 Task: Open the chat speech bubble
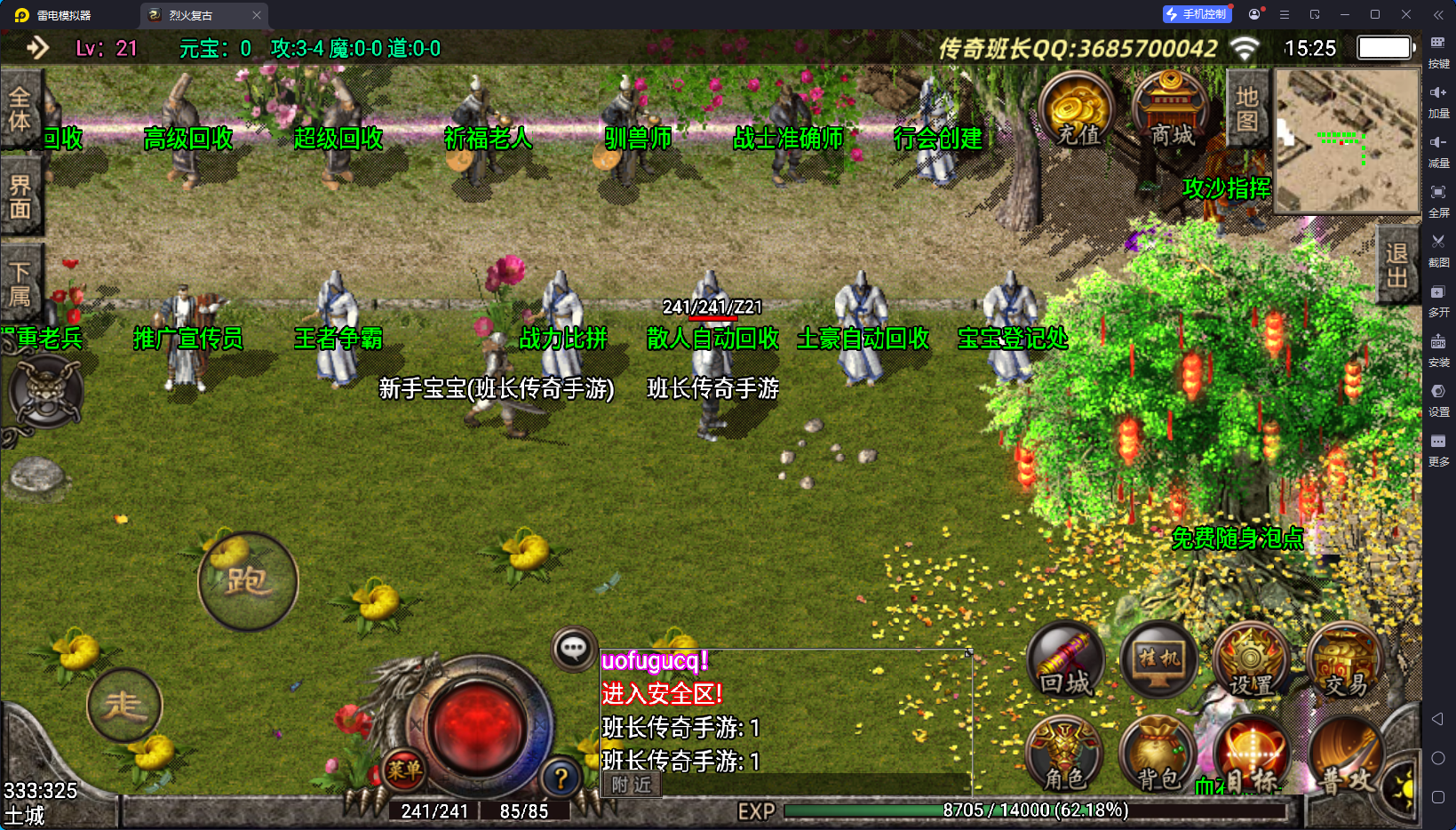(x=573, y=650)
